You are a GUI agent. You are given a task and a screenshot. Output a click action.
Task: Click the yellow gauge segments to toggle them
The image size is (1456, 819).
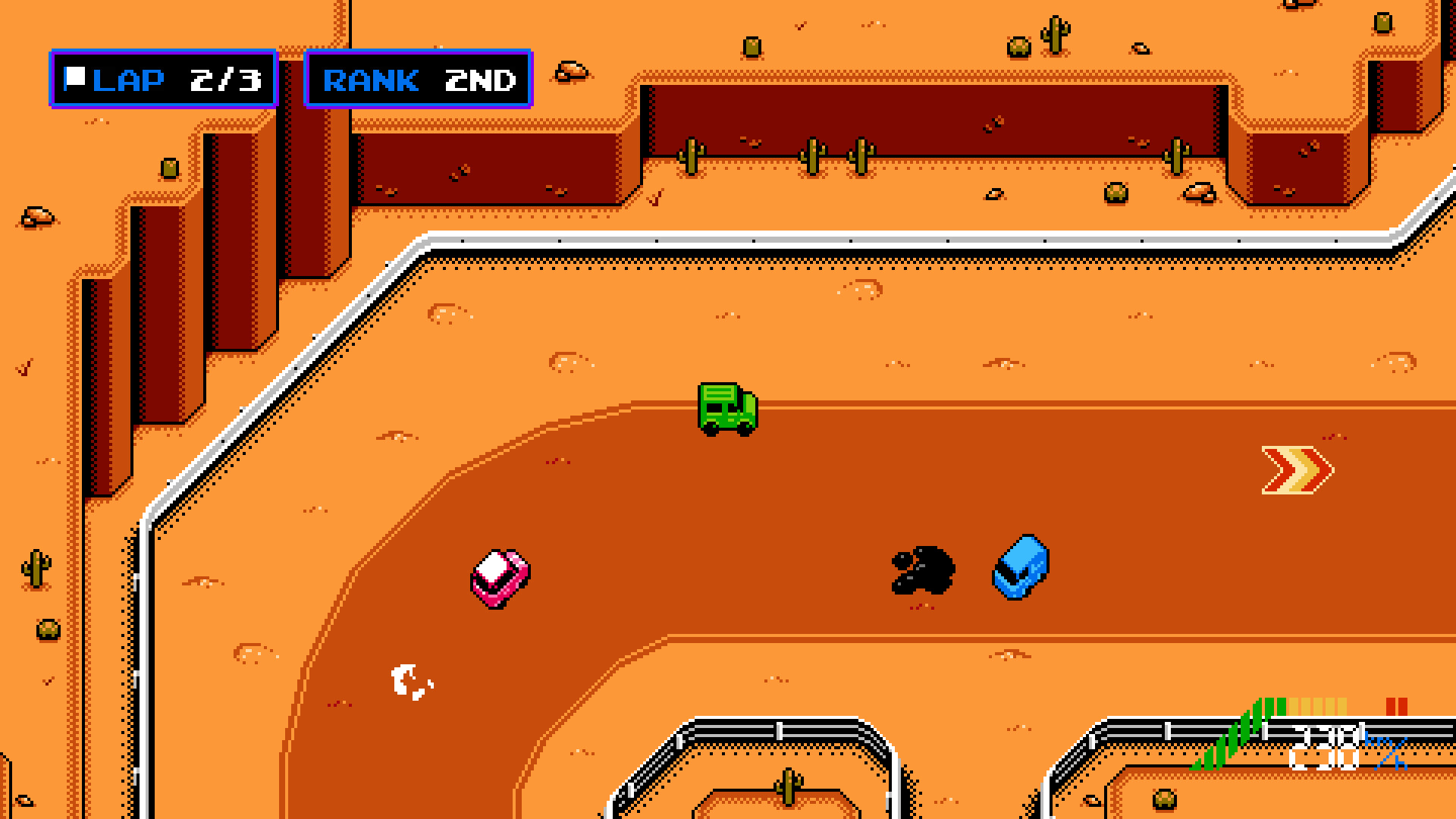(x=1318, y=705)
